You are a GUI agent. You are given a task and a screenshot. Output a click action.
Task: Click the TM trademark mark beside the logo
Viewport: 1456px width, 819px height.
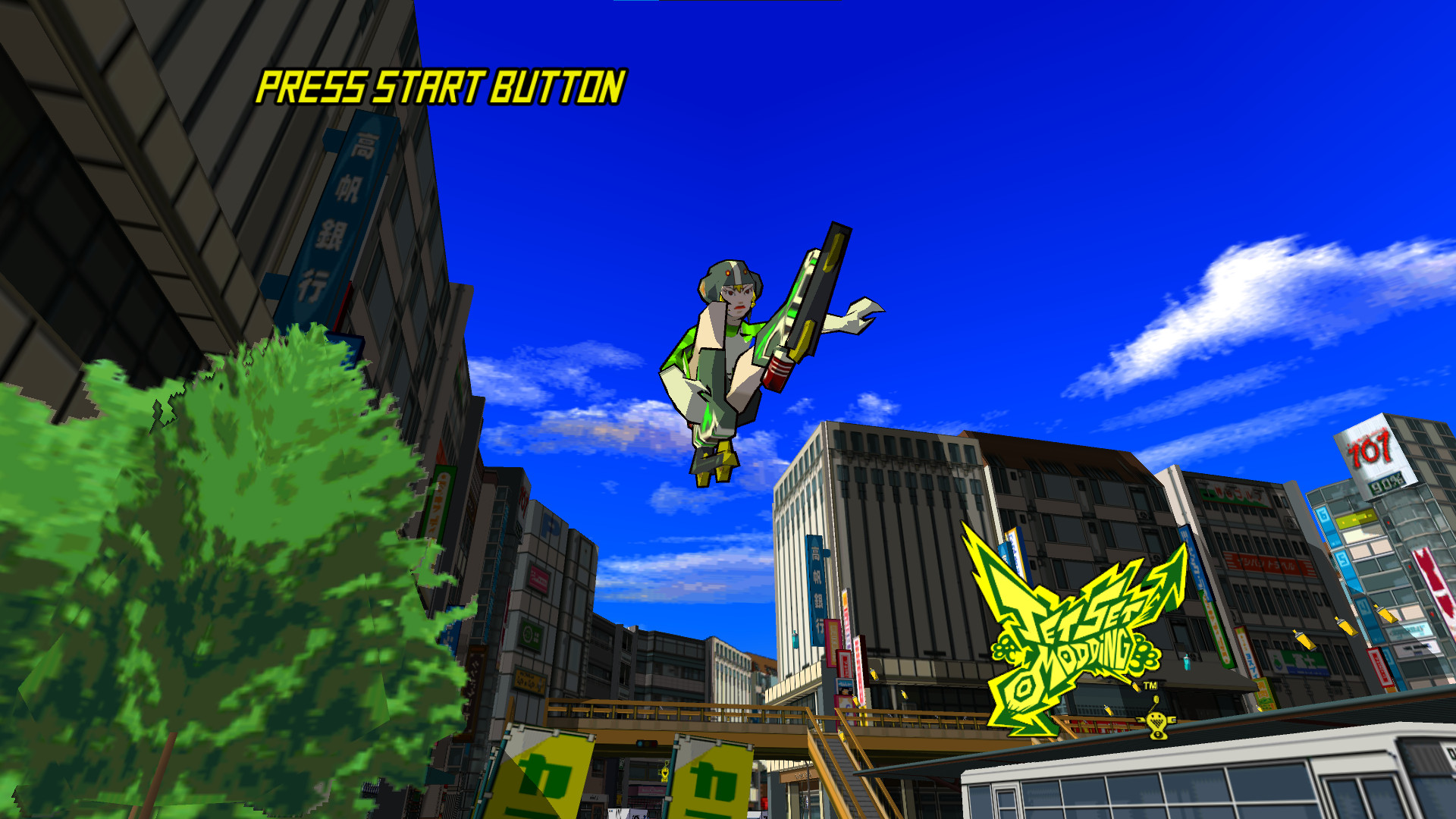point(1150,686)
